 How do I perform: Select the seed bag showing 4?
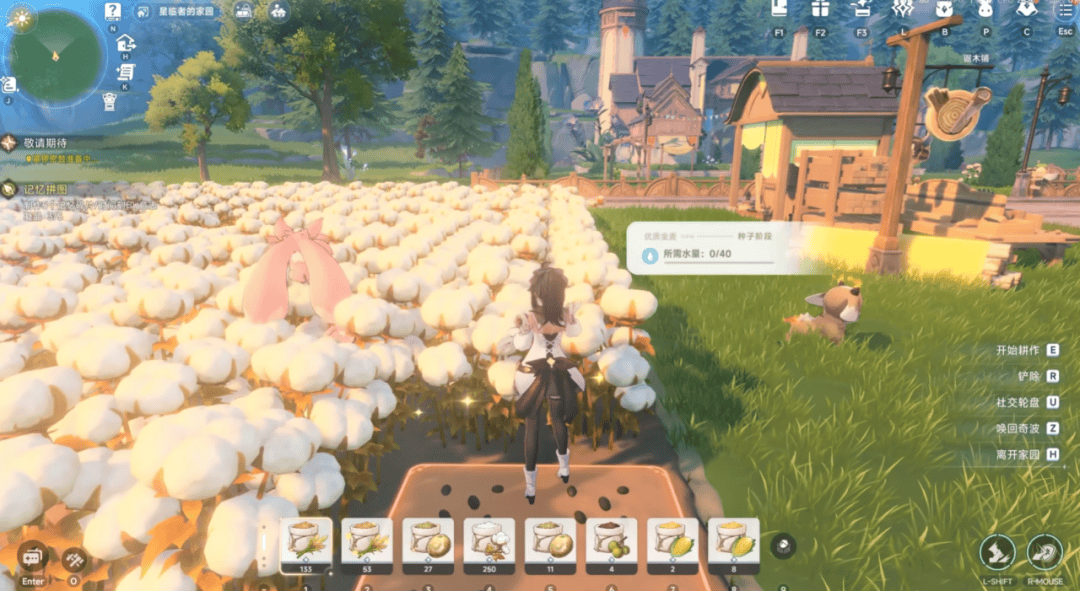tap(611, 541)
